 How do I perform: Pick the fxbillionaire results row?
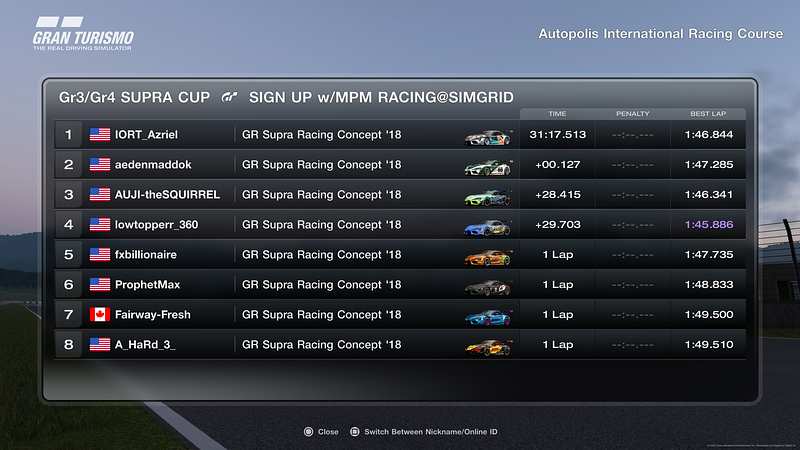tap(400, 255)
